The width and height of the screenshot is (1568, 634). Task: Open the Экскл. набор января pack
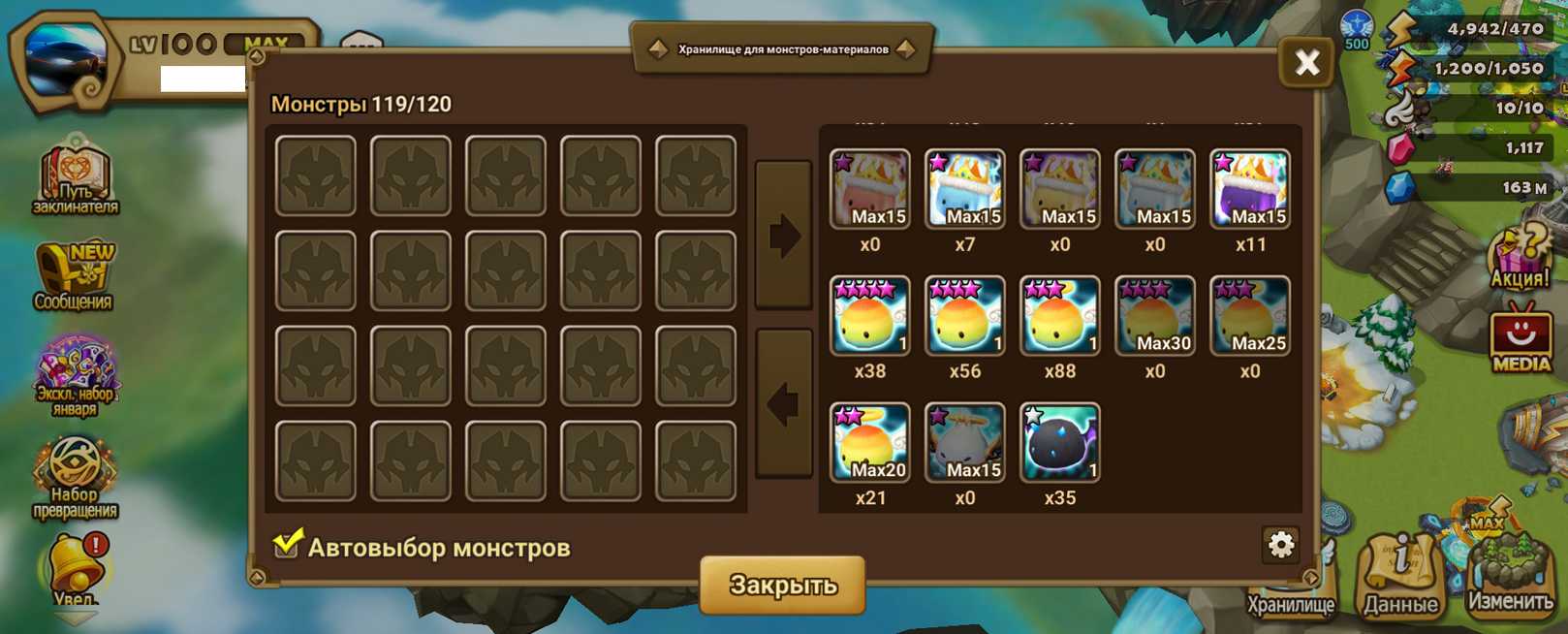click(76, 375)
